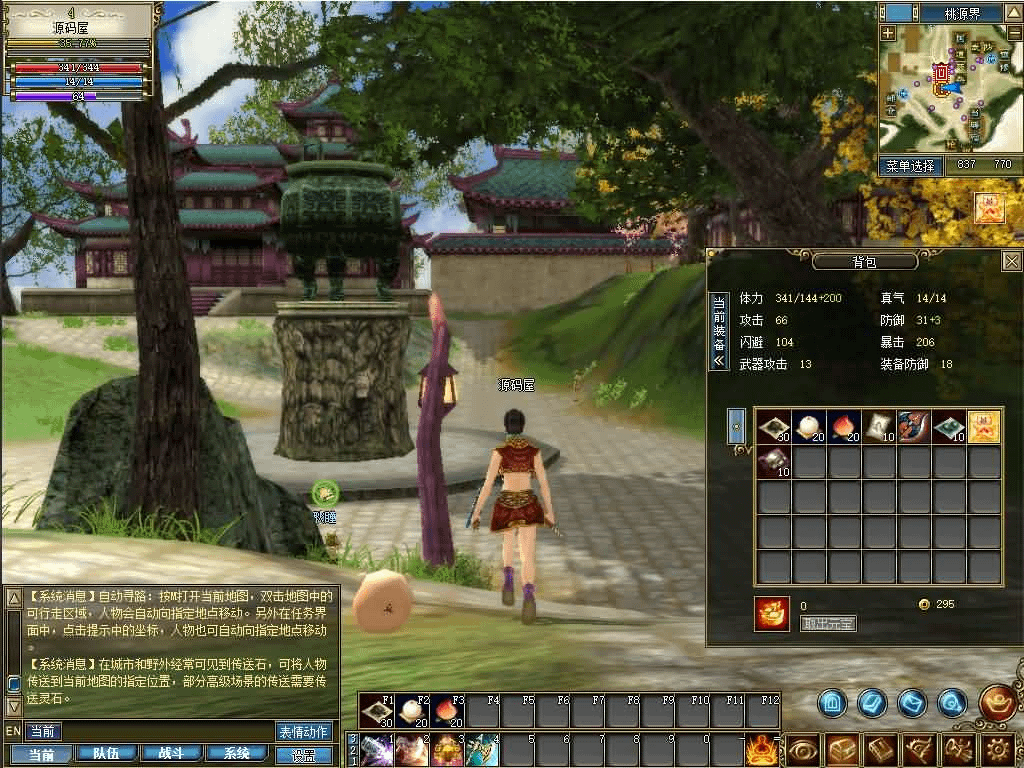Open the treasure chest bag icon
This screenshot has width=1024, height=768.
(843, 749)
